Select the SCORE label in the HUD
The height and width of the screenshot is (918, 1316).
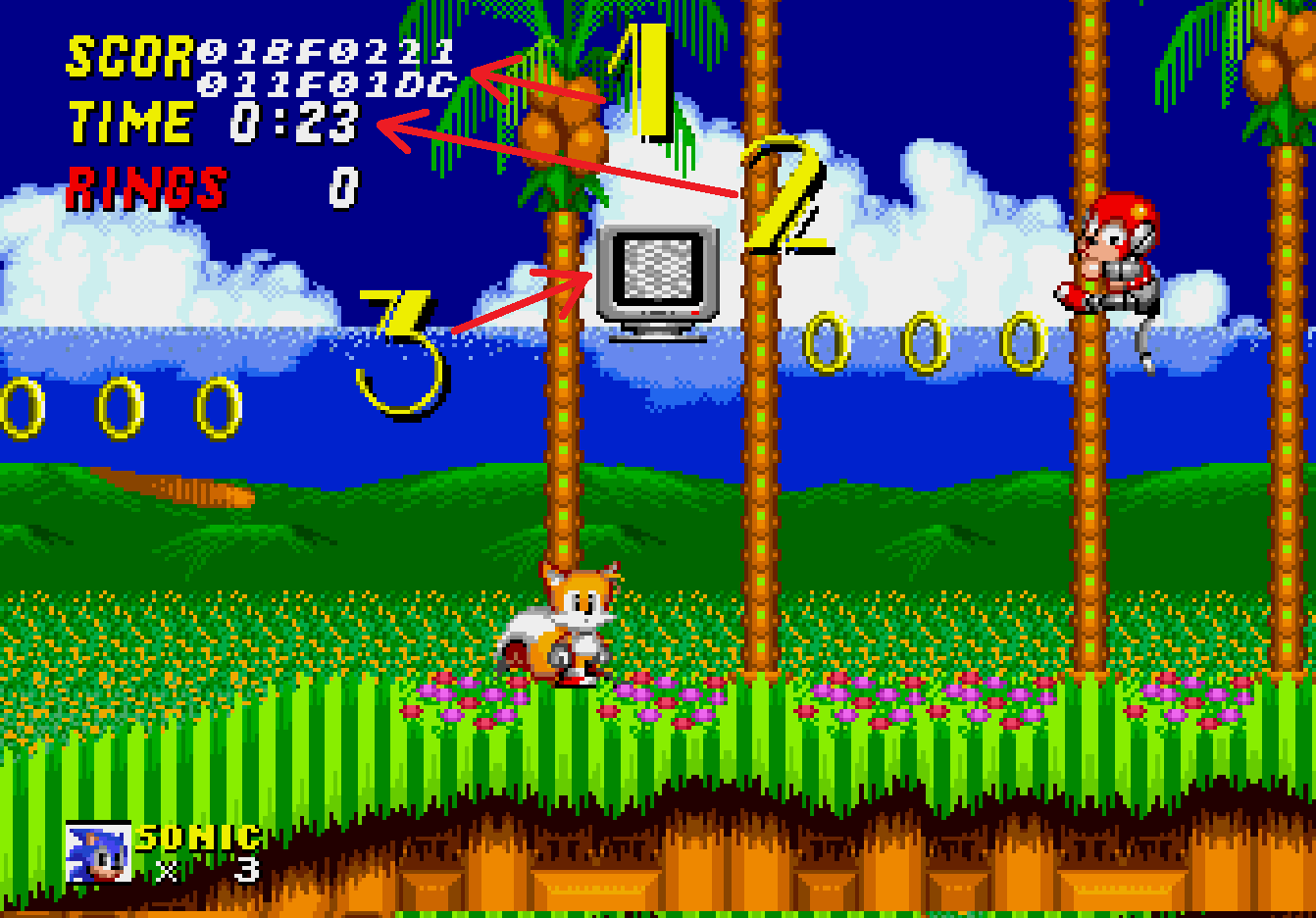127,54
